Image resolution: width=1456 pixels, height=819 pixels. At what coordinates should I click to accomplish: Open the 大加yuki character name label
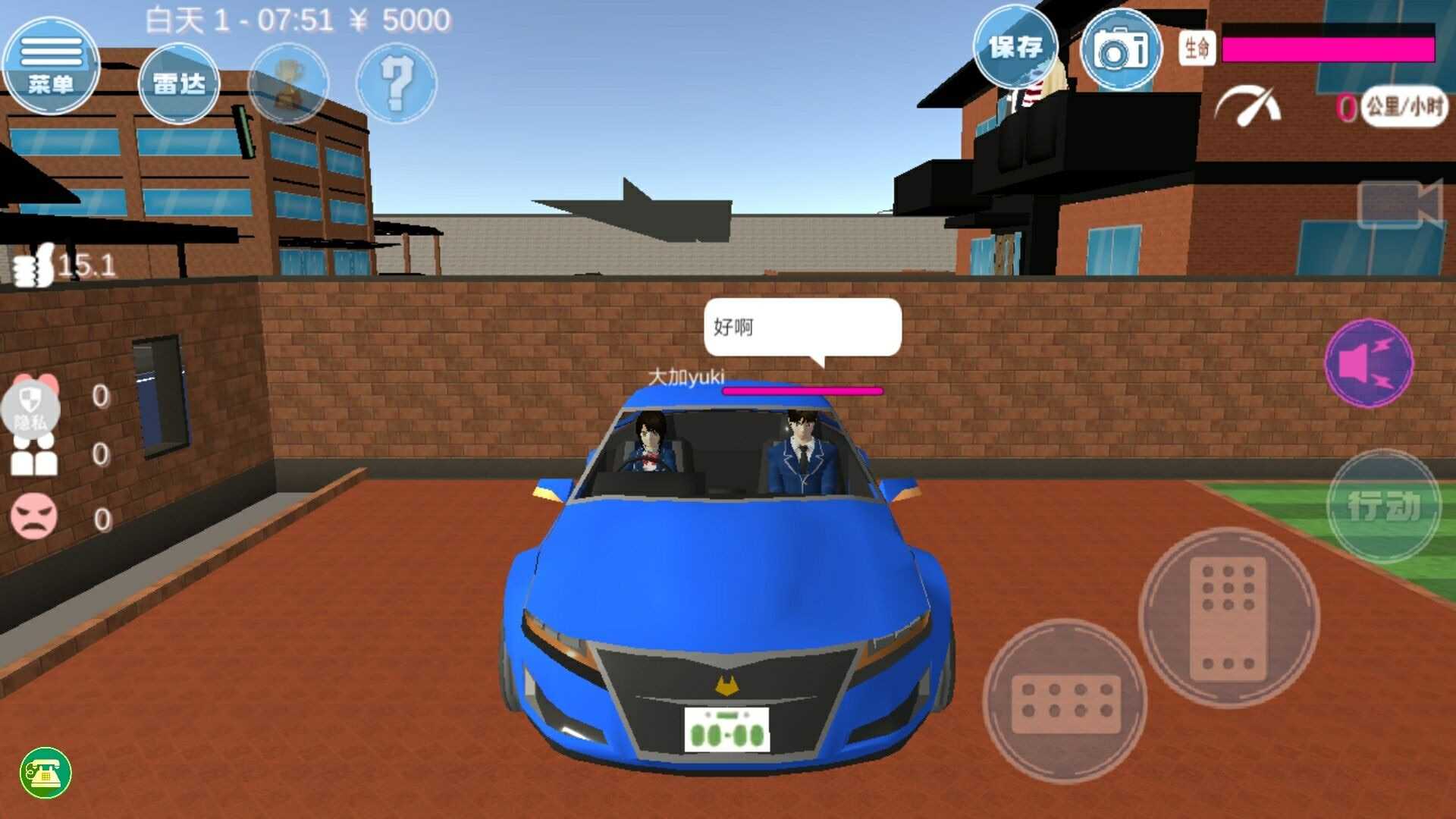point(686,375)
